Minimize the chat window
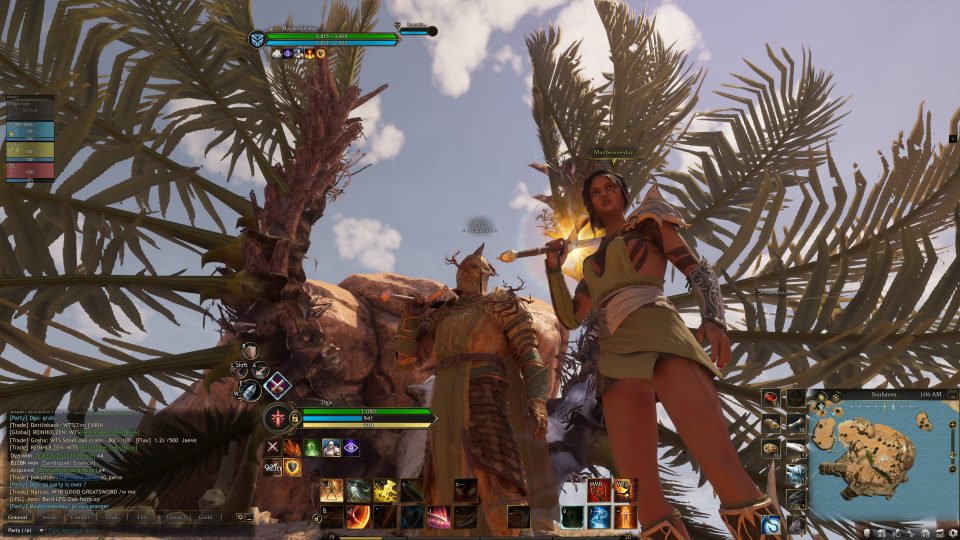This screenshot has width=960, height=540. (249, 517)
